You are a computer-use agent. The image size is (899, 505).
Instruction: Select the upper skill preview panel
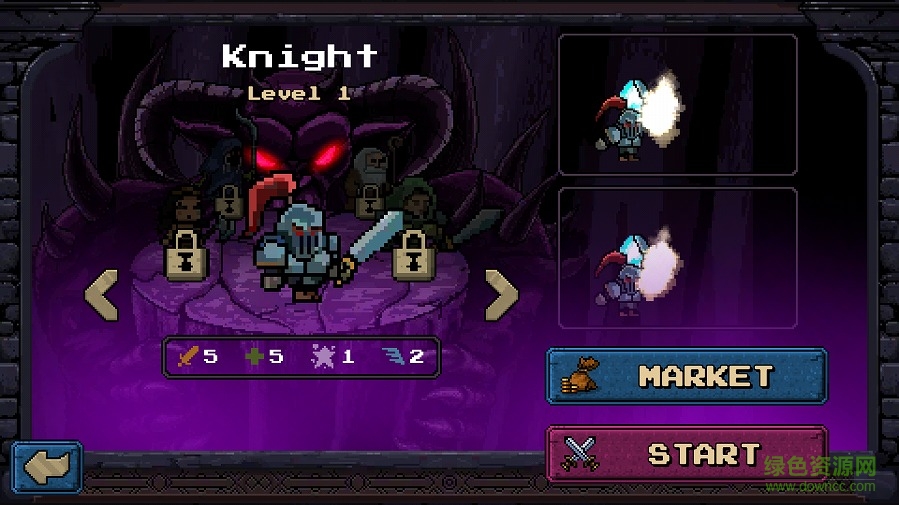click(677, 105)
